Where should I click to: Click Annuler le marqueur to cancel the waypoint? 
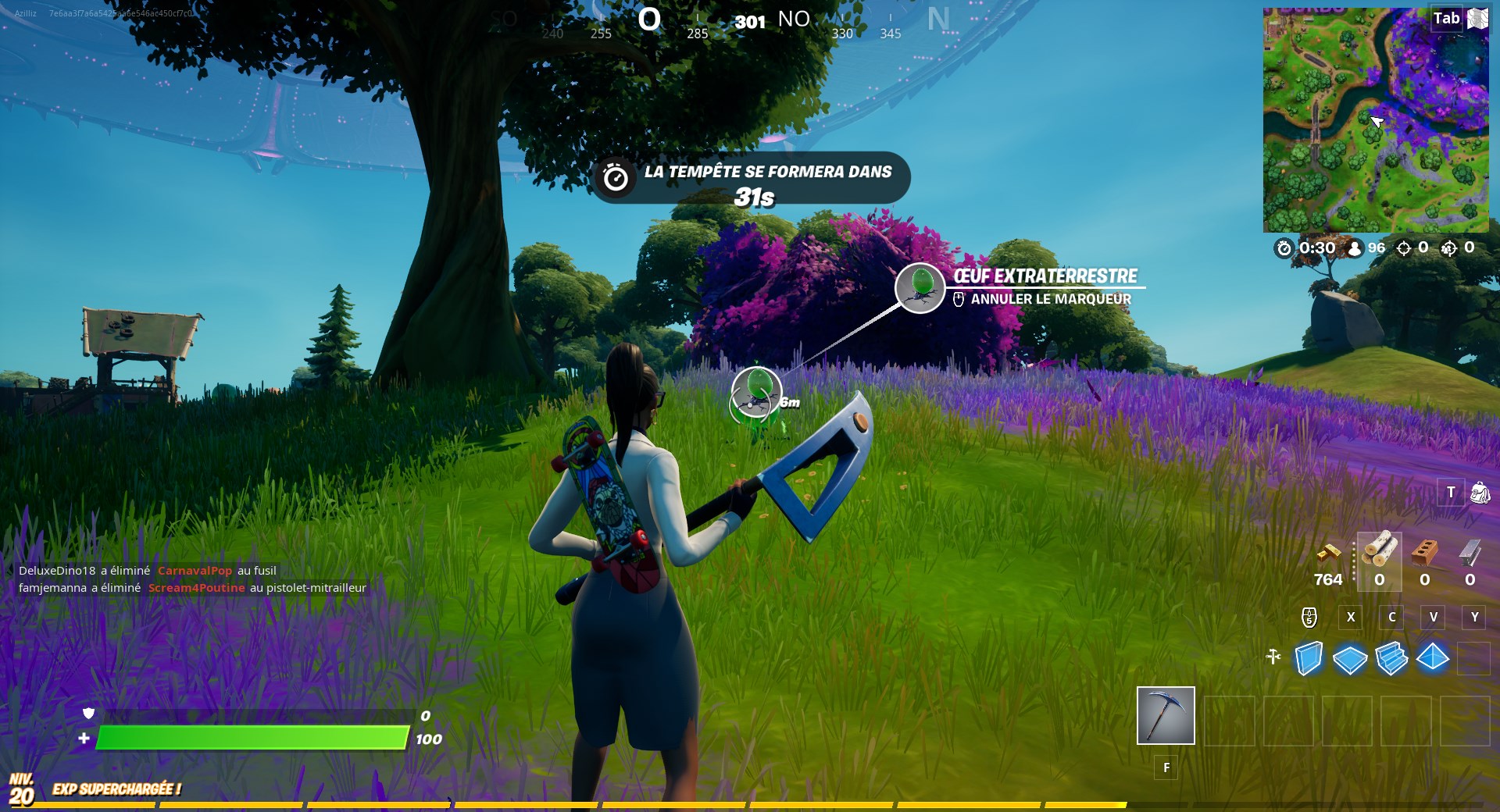[x=1050, y=298]
